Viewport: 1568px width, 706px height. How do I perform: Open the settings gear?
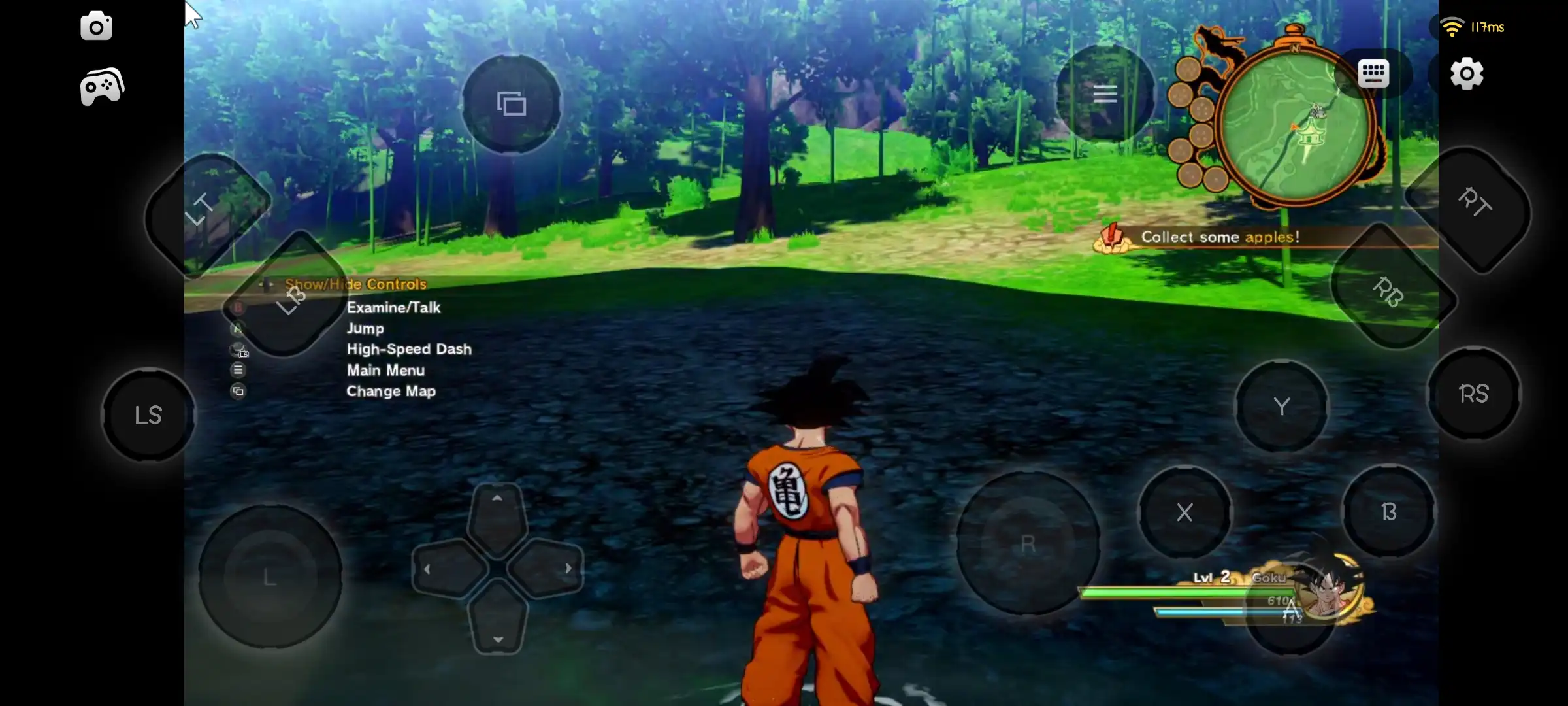coord(1466,75)
